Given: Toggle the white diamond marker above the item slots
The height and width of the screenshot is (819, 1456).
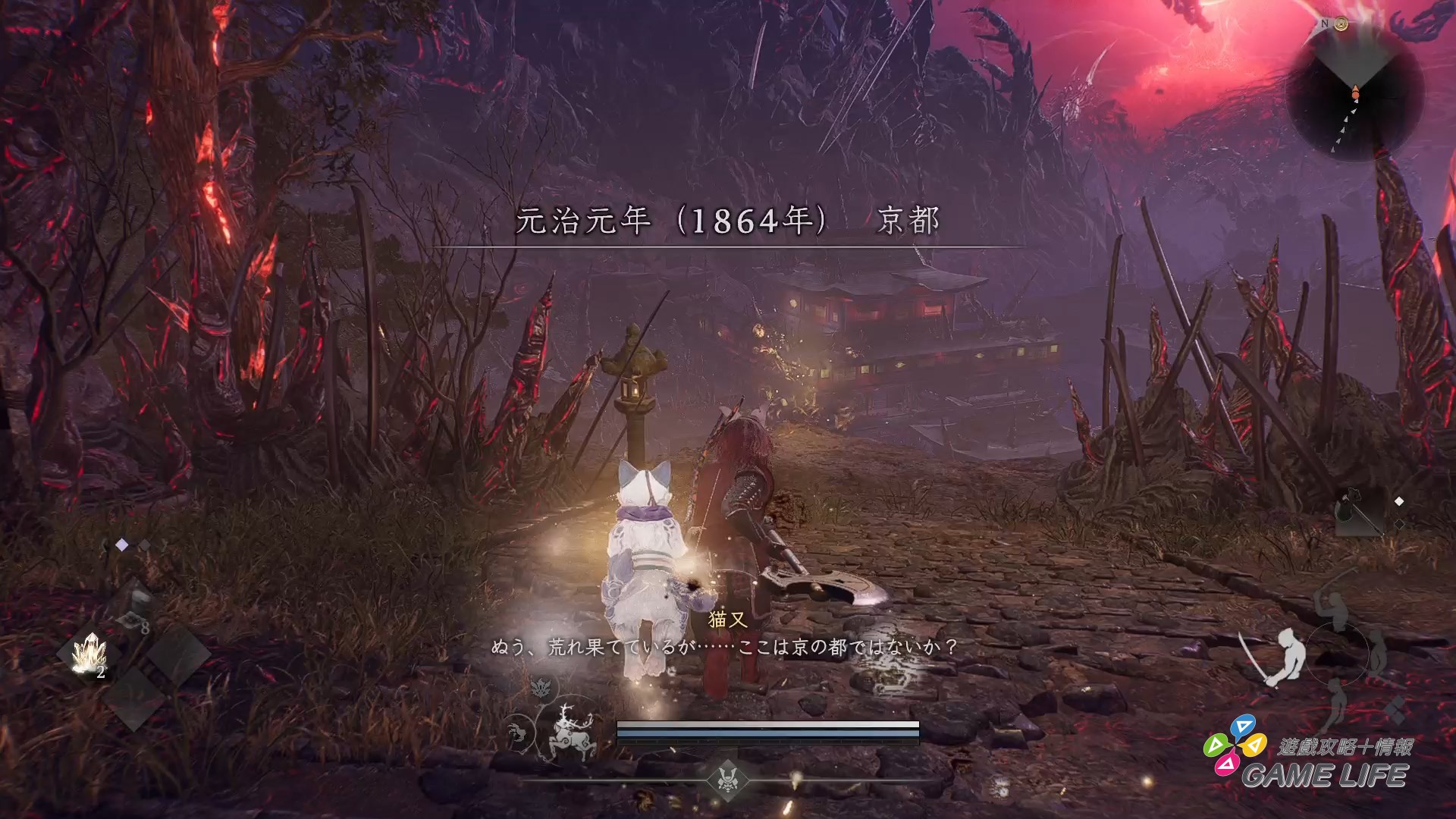Looking at the screenshot, I should coord(121,544).
